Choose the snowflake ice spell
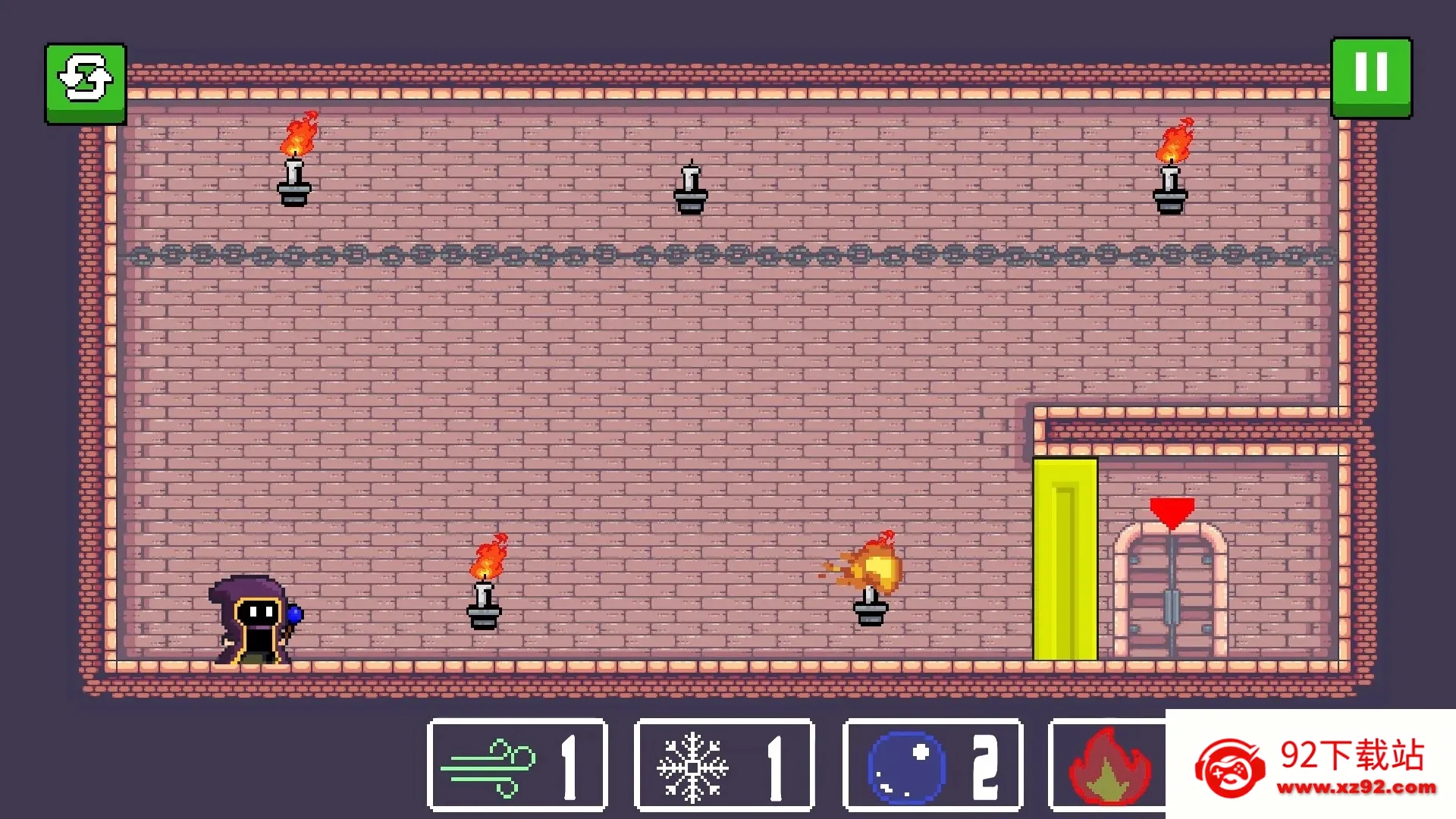1456x819 pixels. coord(724,764)
